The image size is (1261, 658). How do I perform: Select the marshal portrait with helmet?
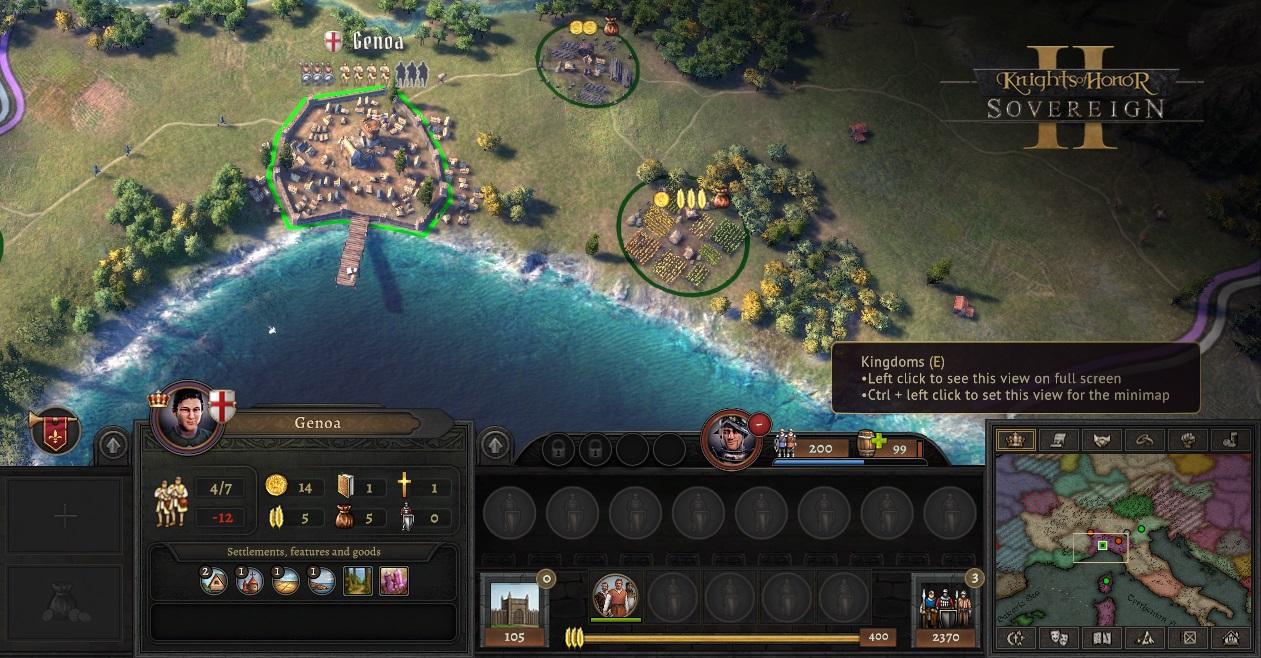coord(730,438)
